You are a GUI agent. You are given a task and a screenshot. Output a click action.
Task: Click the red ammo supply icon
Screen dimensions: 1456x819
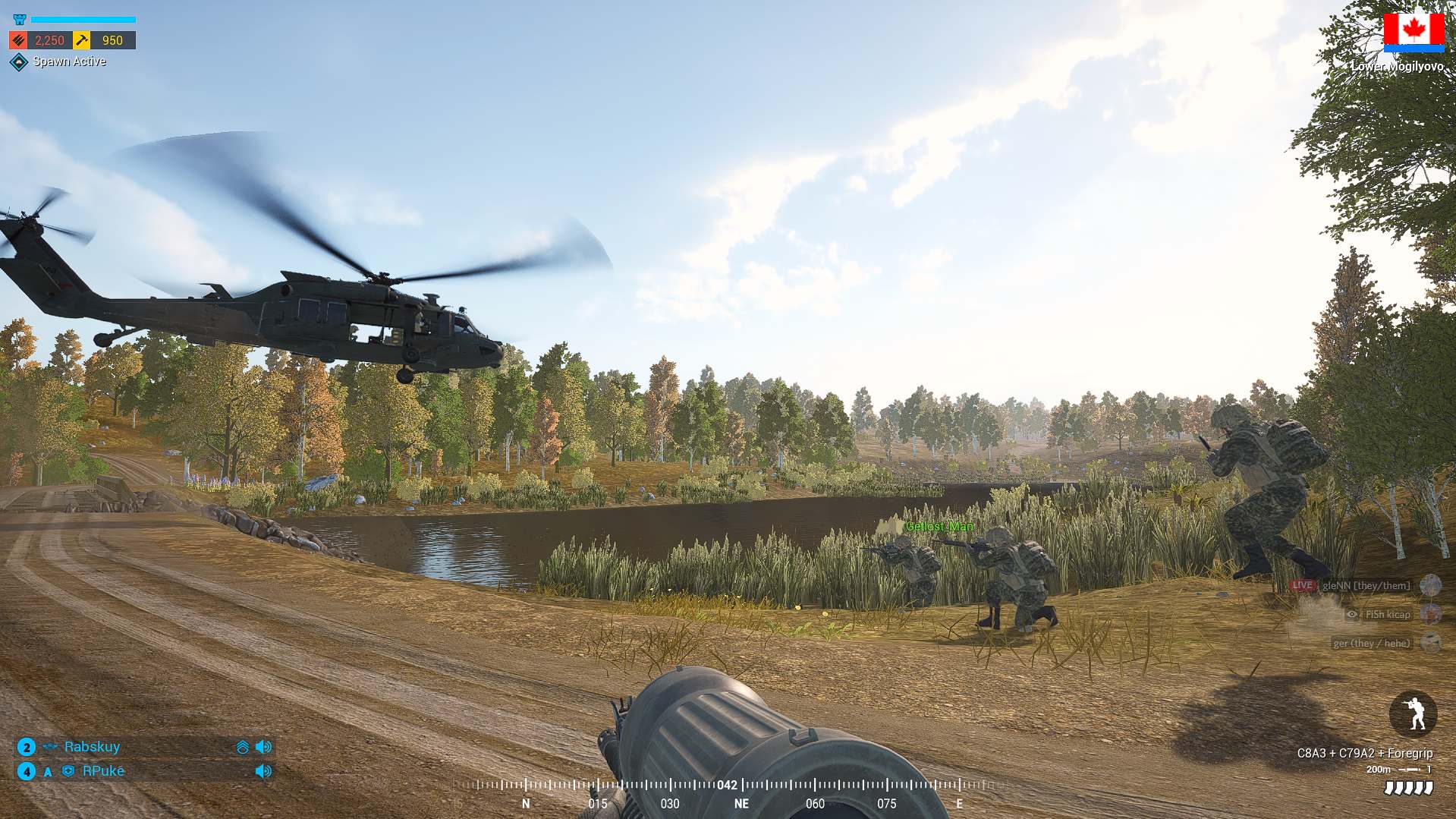(19, 40)
